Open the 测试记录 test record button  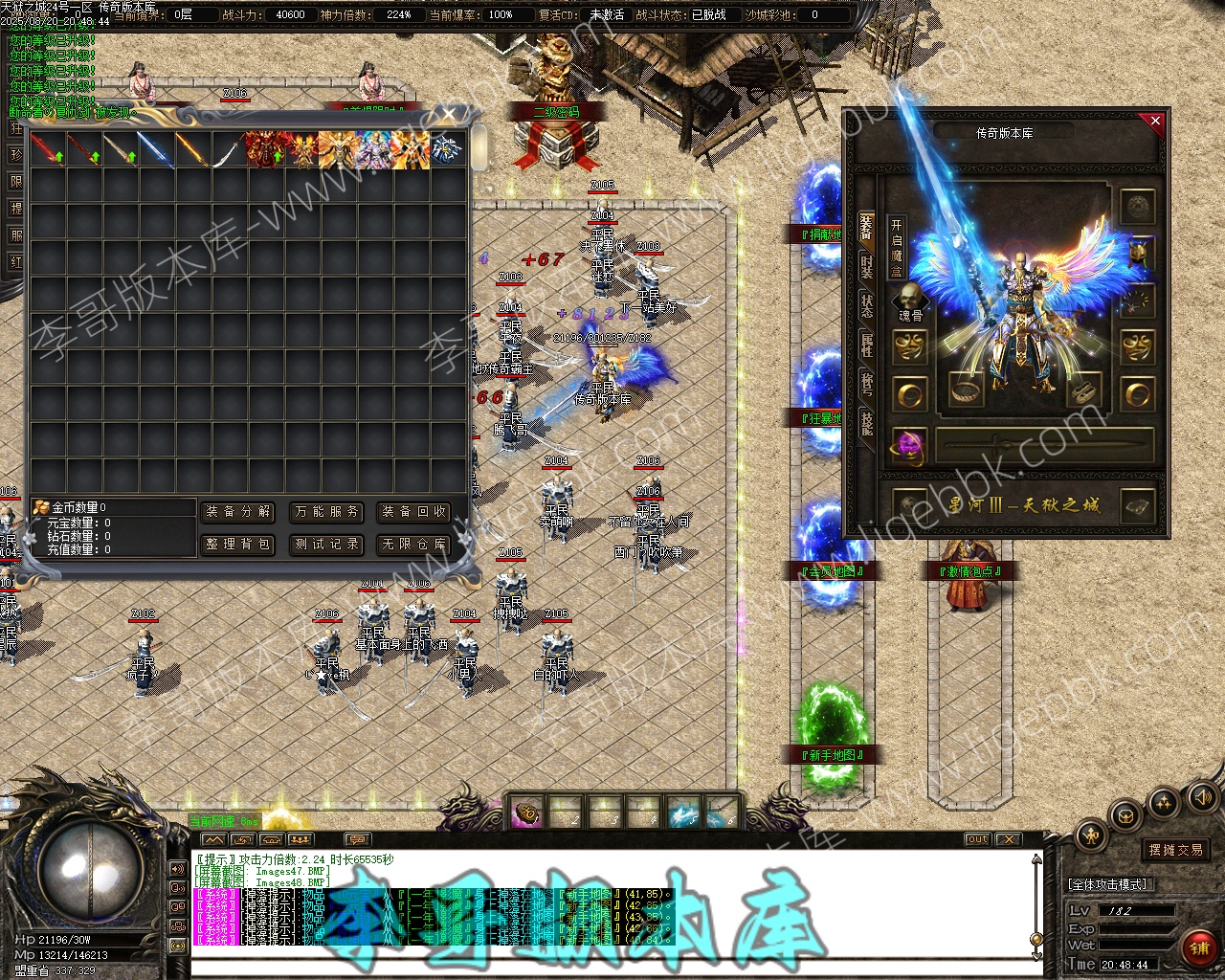(x=326, y=545)
